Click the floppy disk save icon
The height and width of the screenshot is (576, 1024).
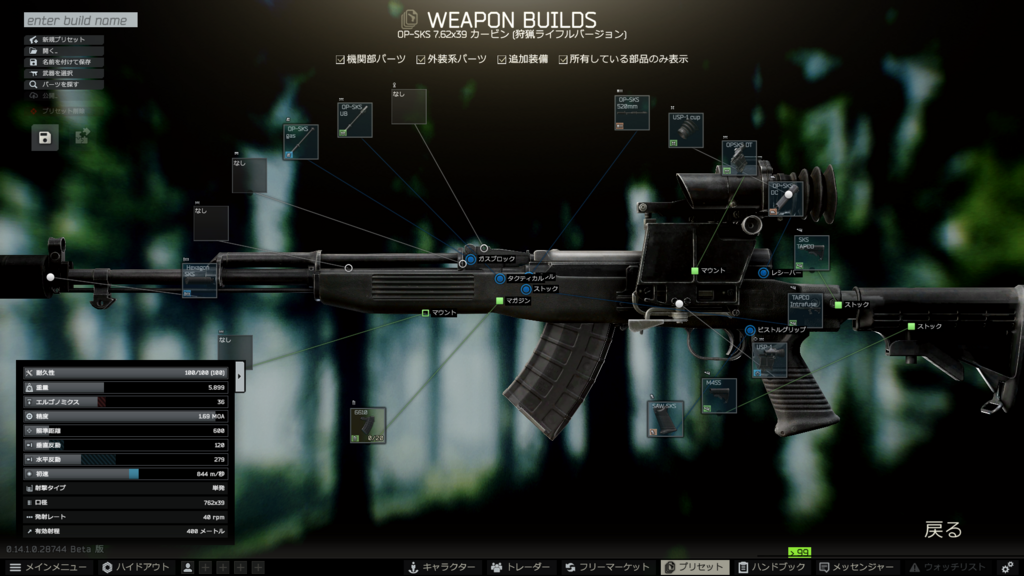click(45, 138)
